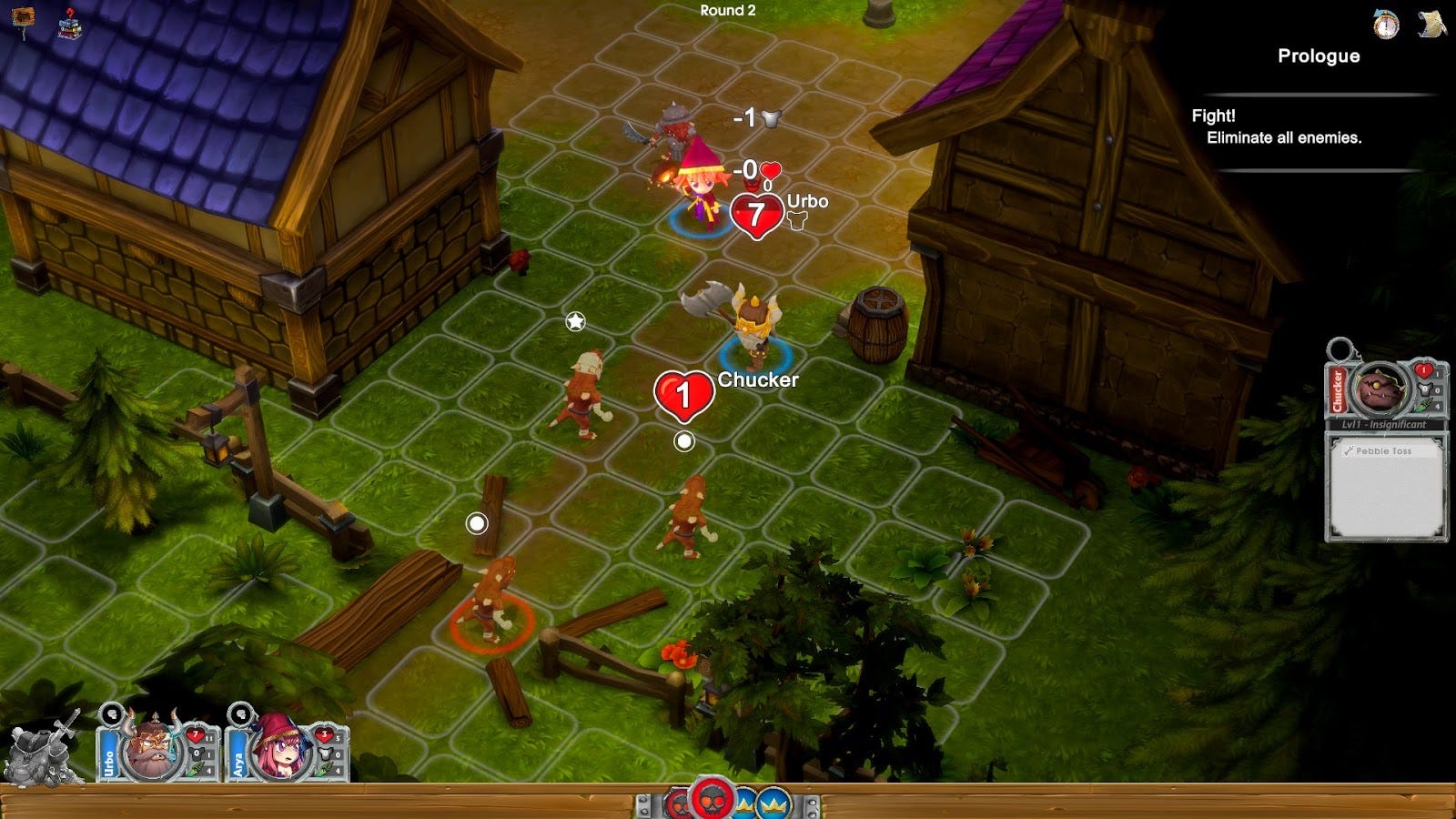Click the stopwatch rewind icon

[1386, 25]
